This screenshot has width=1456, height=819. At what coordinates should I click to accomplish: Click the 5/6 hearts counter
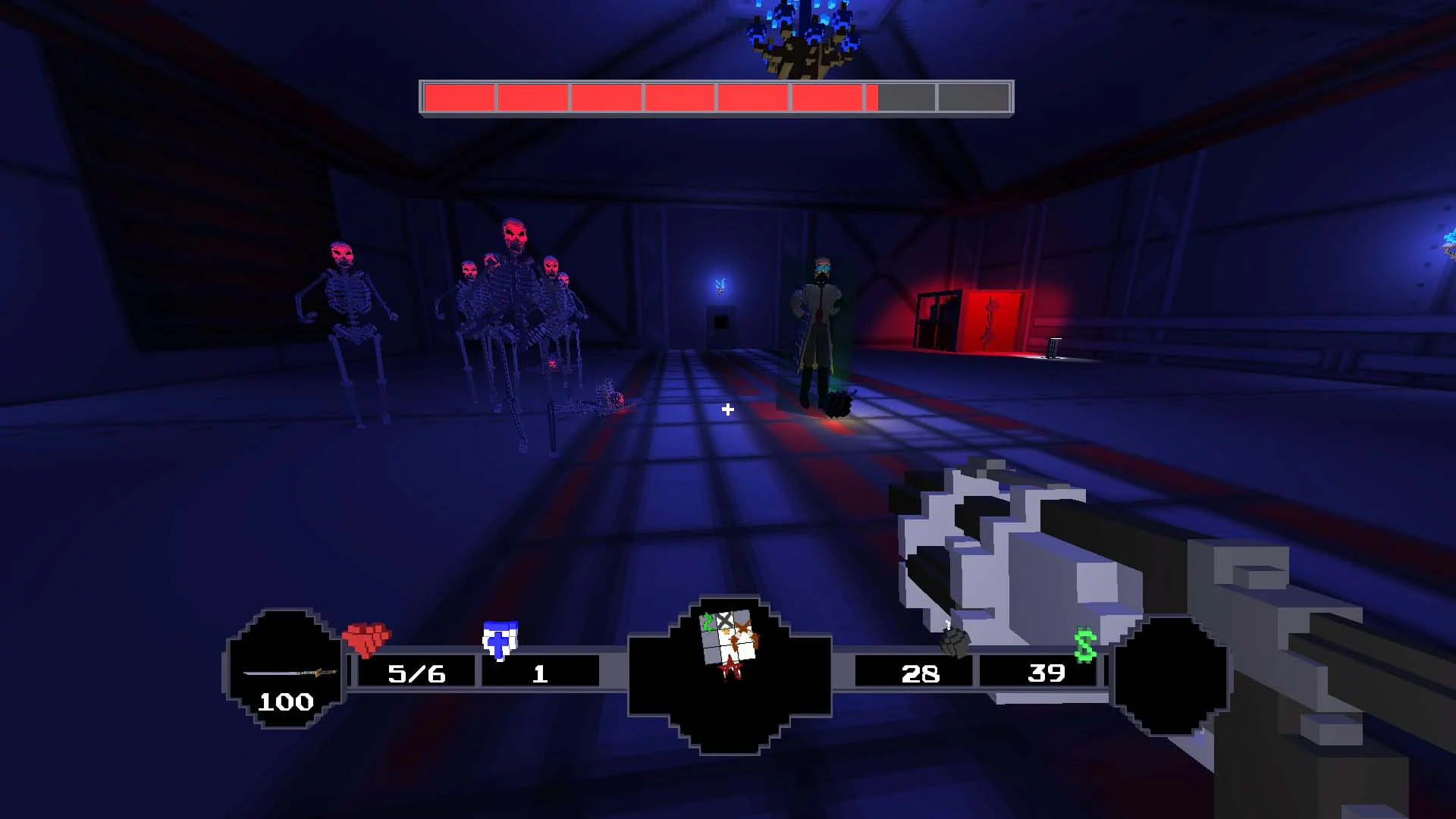pyautogui.click(x=416, y=673)
